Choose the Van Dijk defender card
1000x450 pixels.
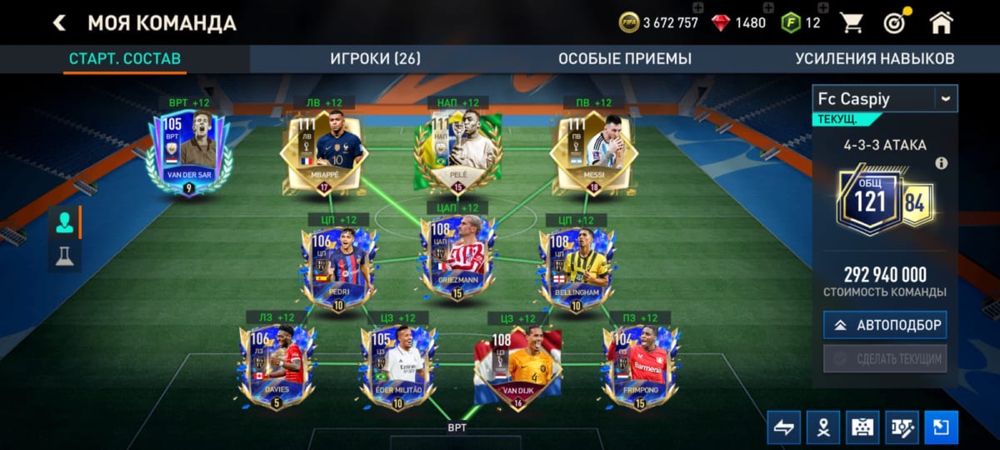(518, 365)
